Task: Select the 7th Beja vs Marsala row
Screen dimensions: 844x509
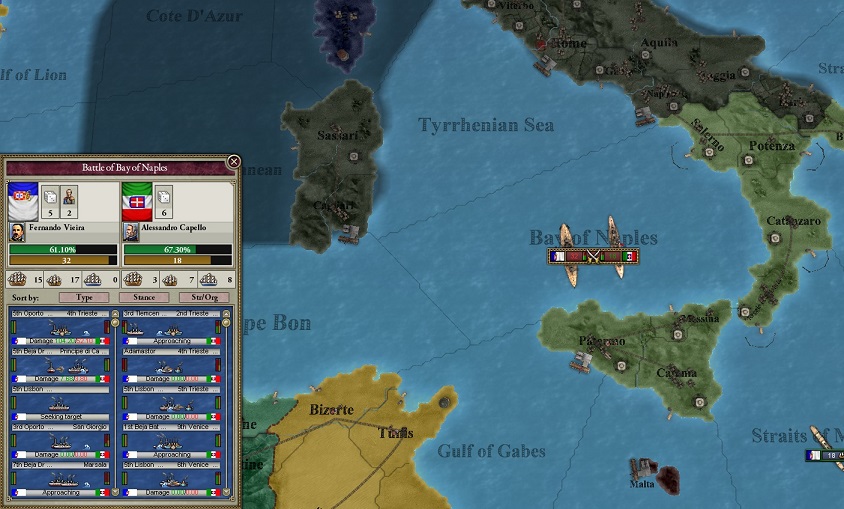Action: [x=62, y=479]
